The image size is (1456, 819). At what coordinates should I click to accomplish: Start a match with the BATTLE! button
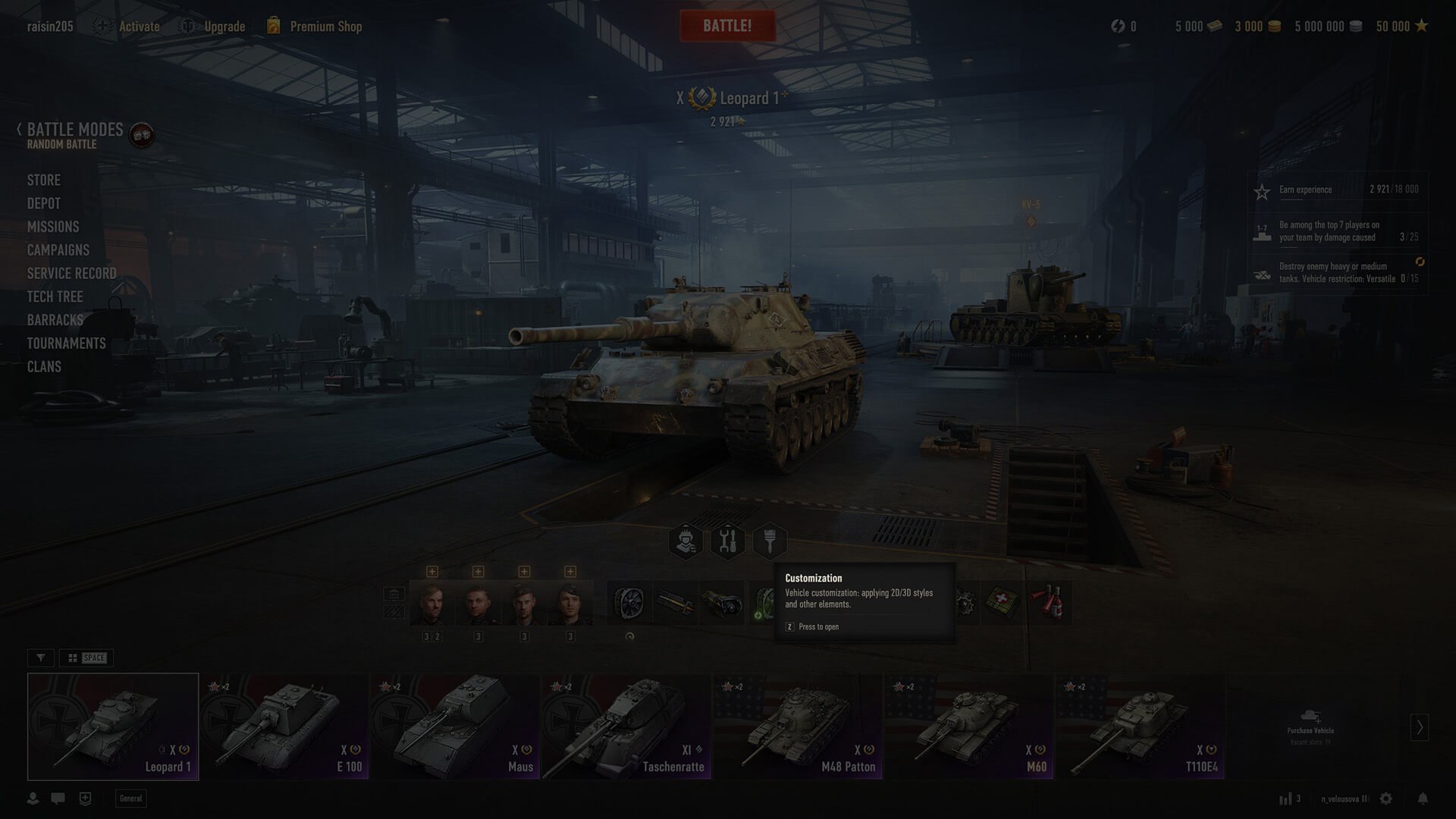click(x=727, y=26)
